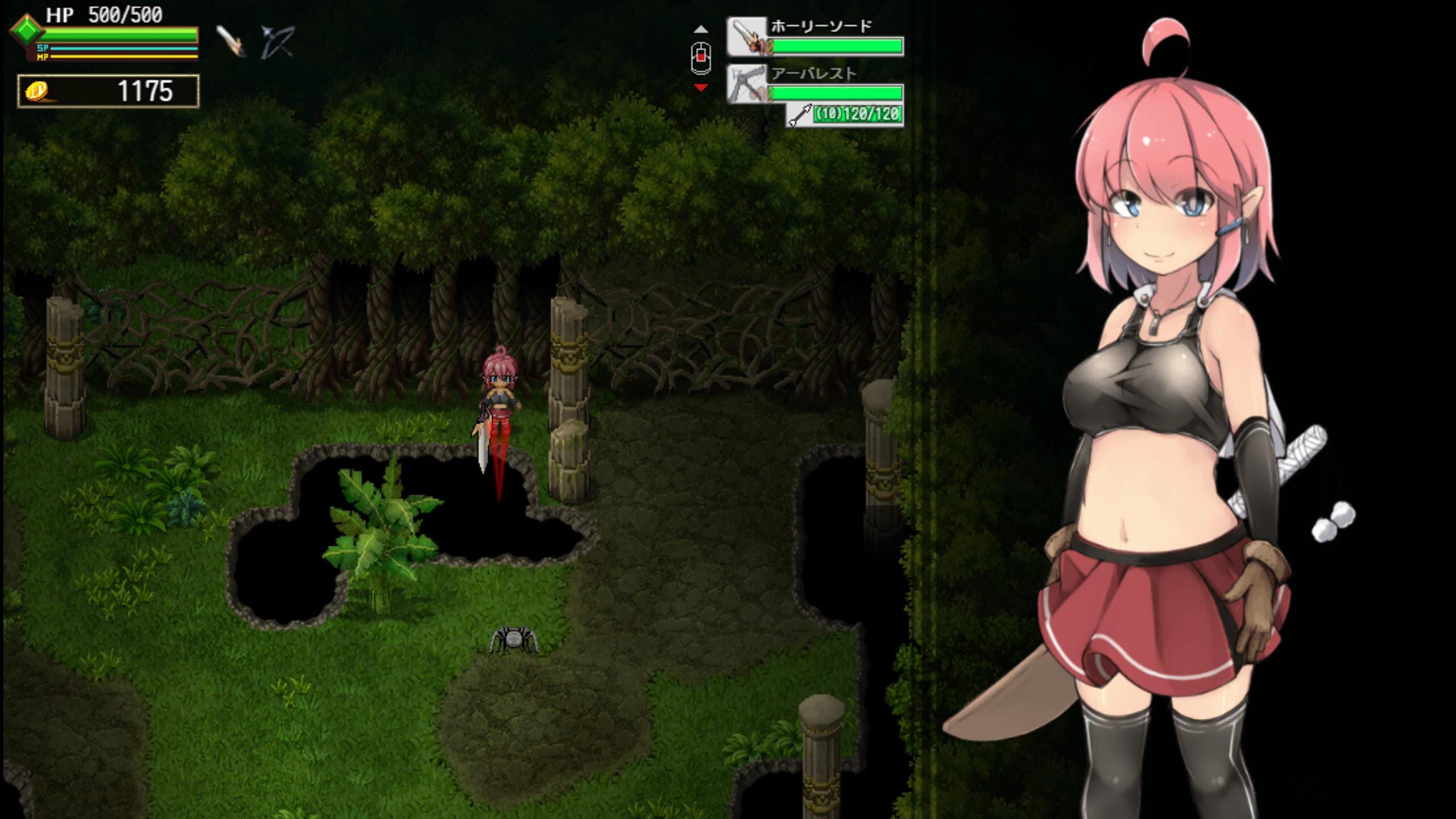Select the arrow ammo icon under the Arbalest

click(800, 115)
